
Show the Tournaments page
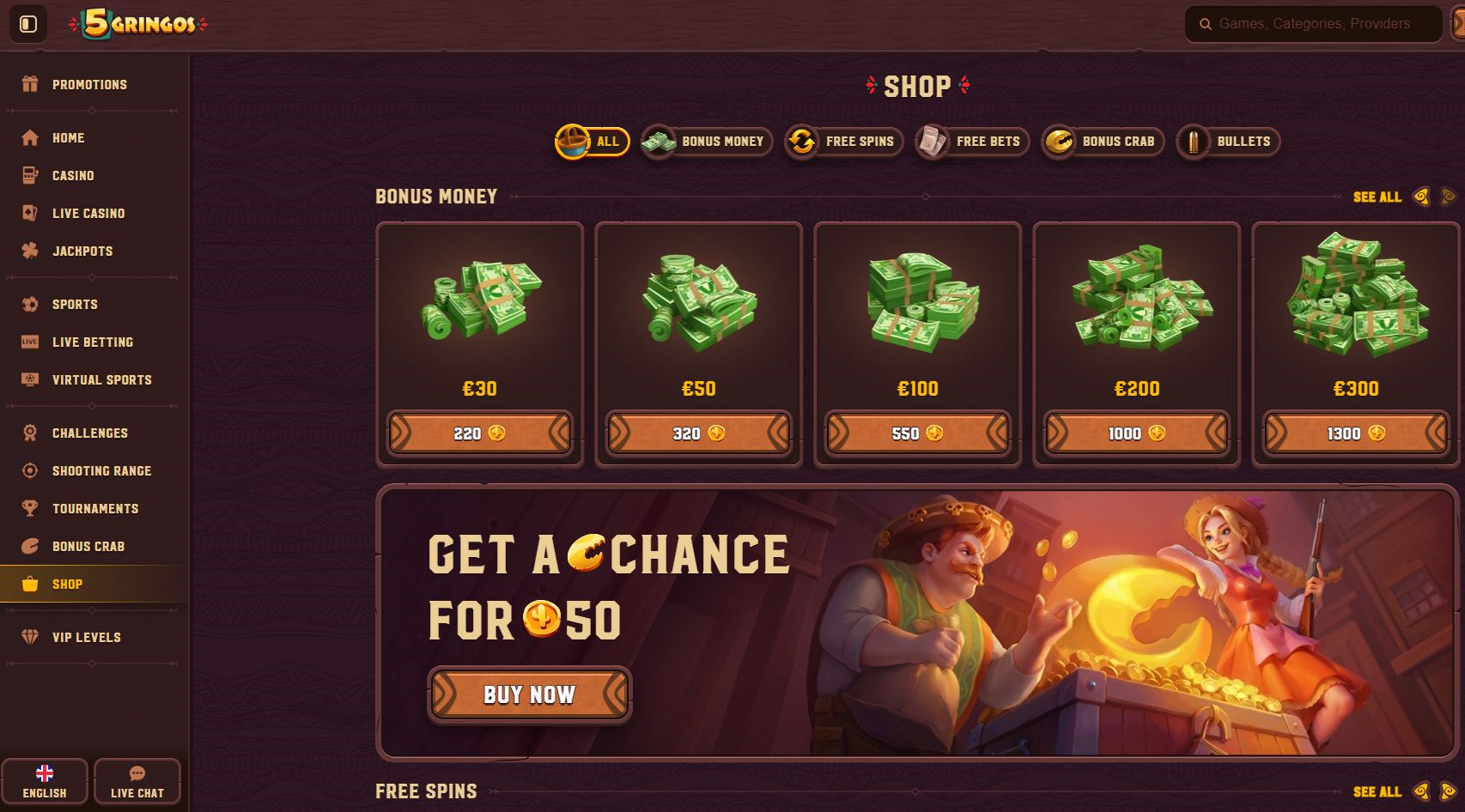(94, 509)
